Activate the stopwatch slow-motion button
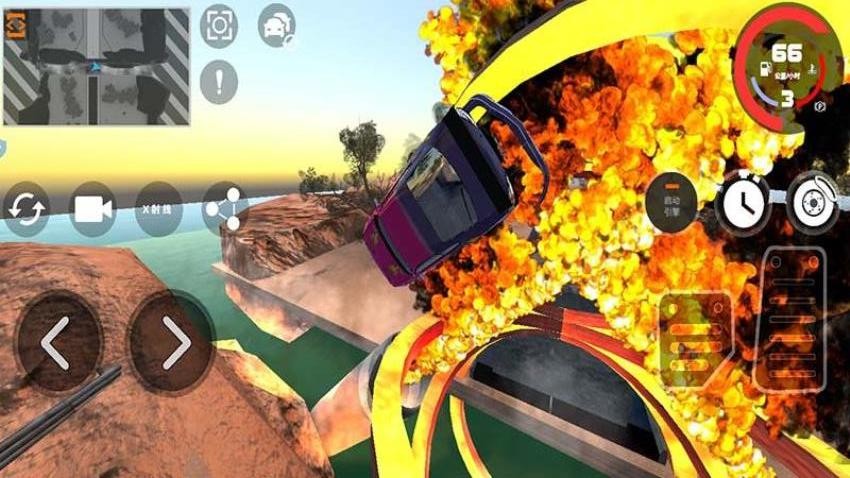 [741, 203]
